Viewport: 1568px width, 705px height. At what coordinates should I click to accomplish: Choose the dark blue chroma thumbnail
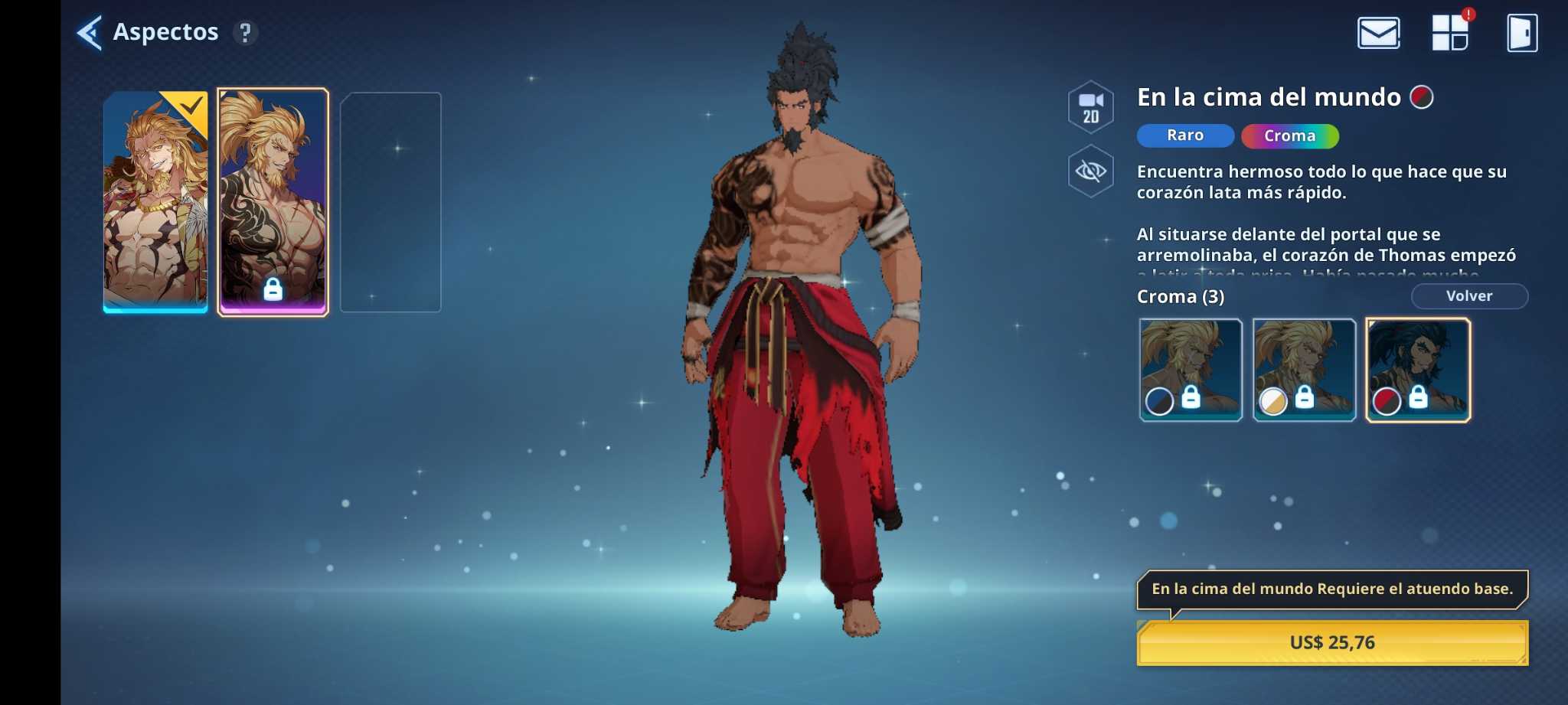pos(1191,370)
